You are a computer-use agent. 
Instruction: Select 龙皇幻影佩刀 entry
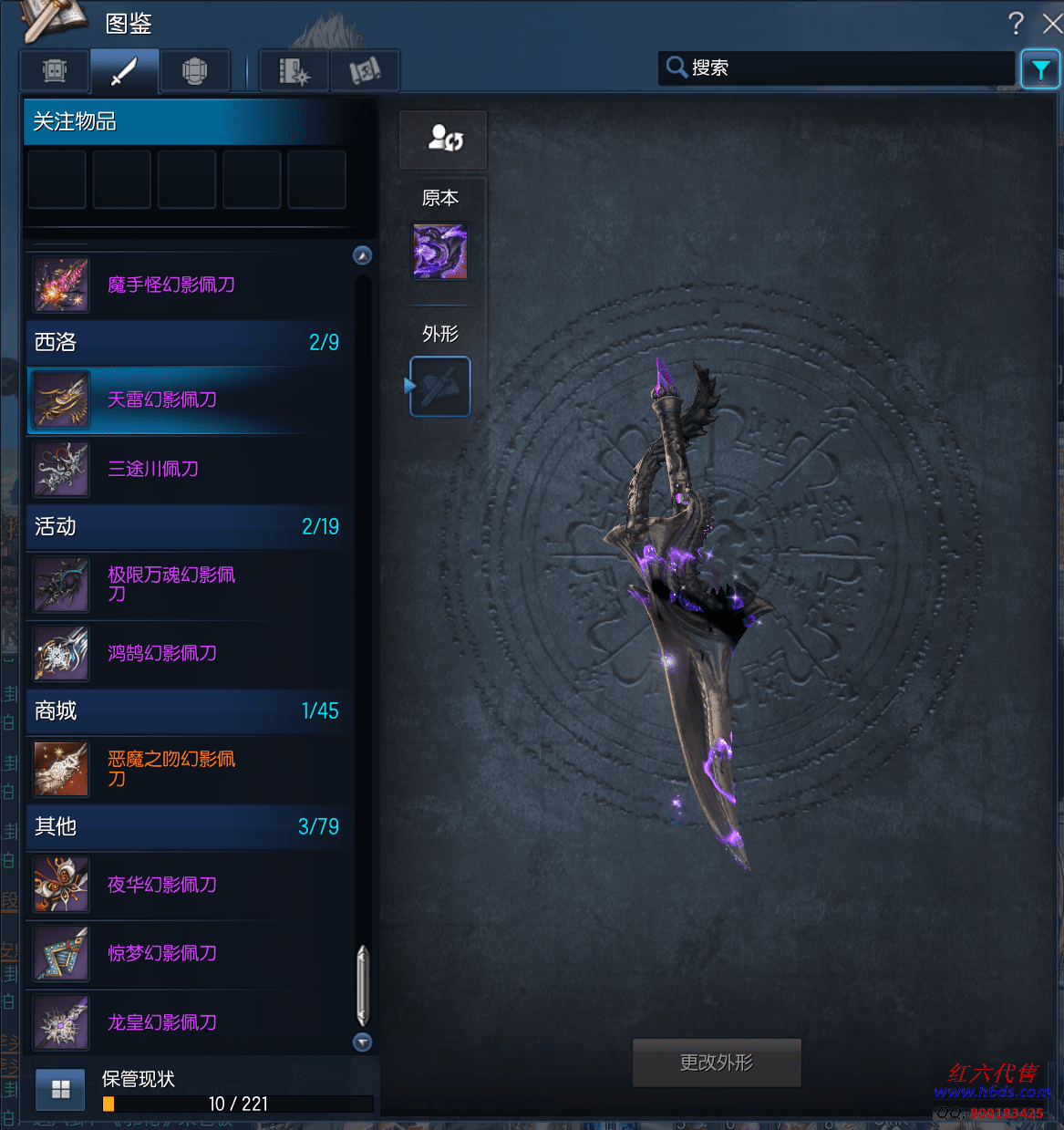click(162, 1022)
